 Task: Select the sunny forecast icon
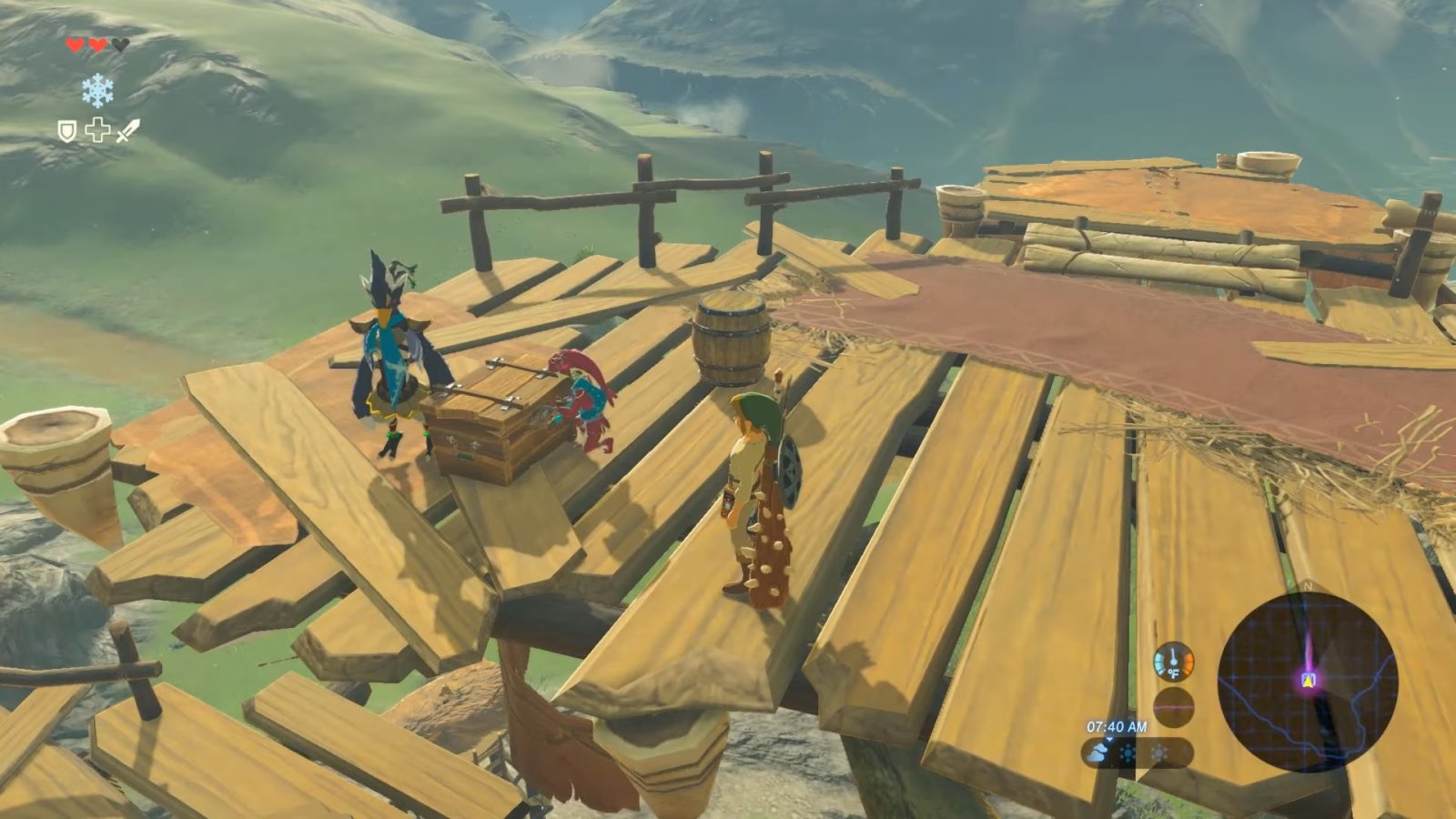[x=1159, y=753]
